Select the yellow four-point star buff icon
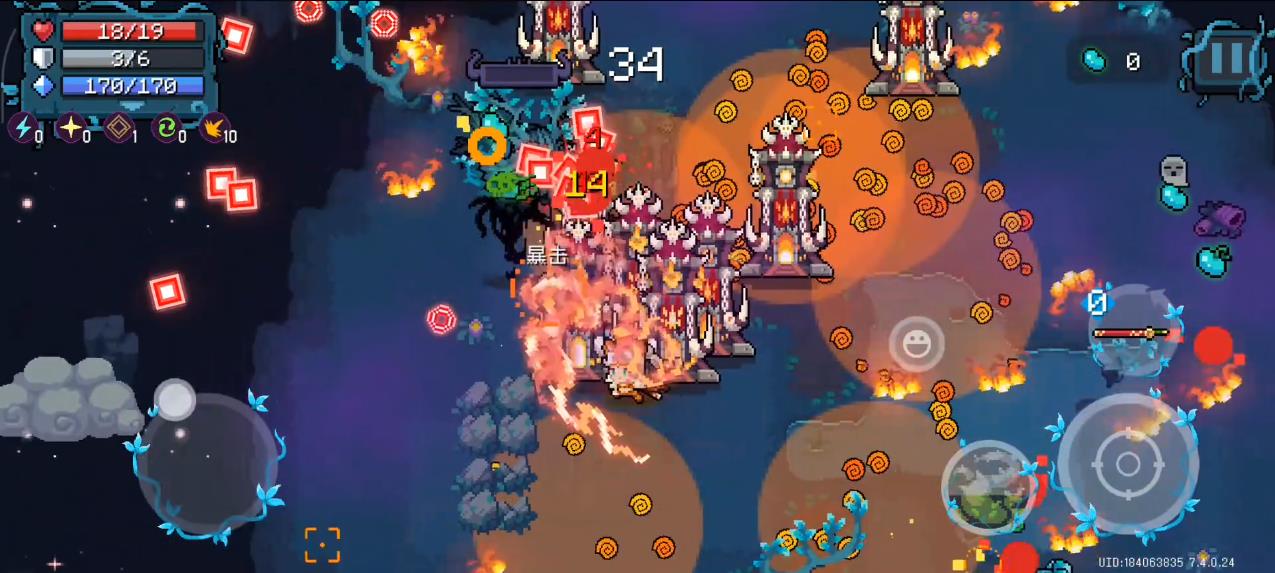Image resolution: width=1275 pixels, height=573 pixels. [x=70, y=128]
